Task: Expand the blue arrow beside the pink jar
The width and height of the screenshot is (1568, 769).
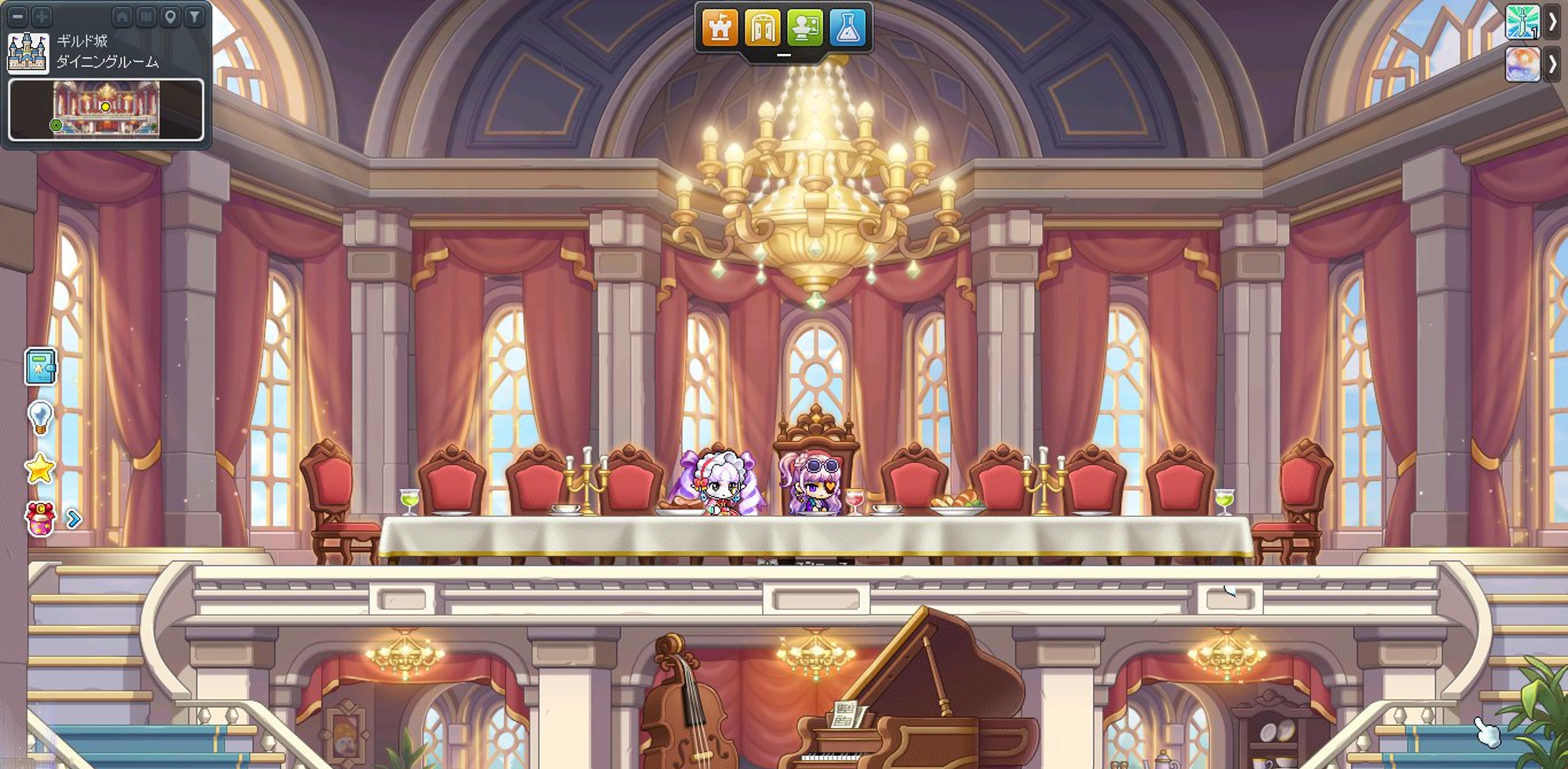Action: (74, 519)
